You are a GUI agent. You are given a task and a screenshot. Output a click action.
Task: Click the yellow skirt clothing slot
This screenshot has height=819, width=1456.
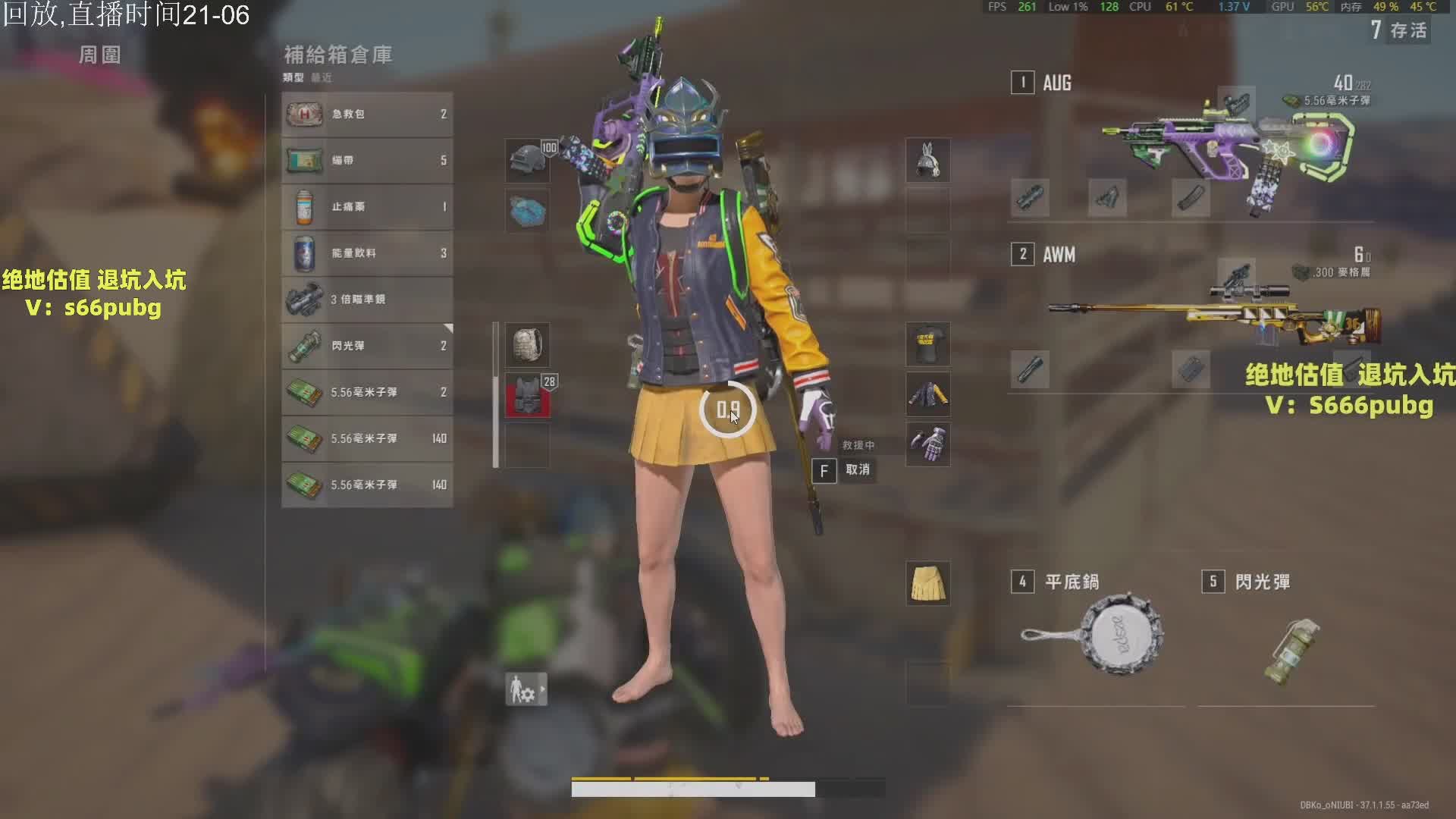click(927, 583)
